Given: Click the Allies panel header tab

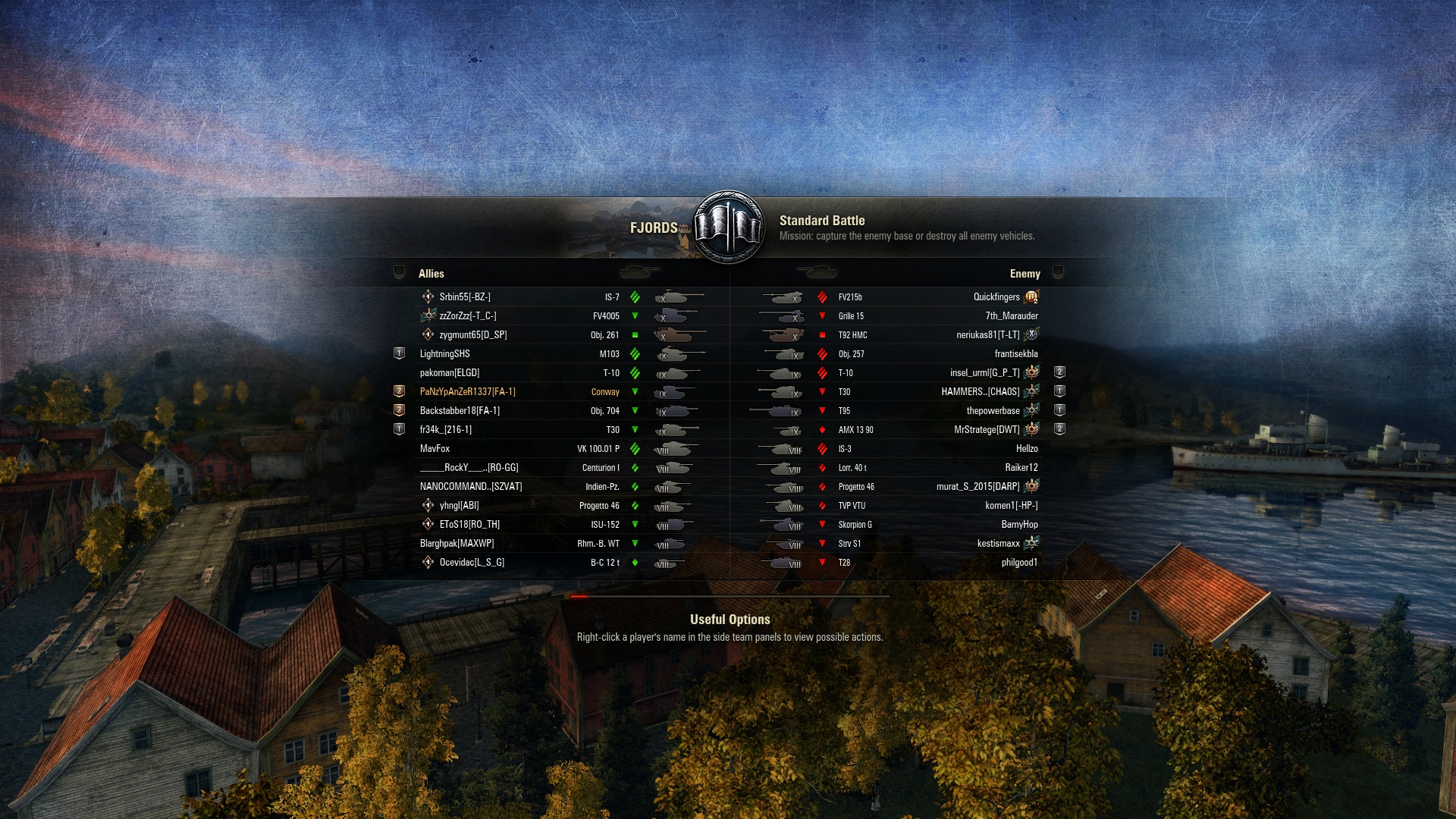Looking at the screenshot, I should pyautogui.click(x=431, y=274).
